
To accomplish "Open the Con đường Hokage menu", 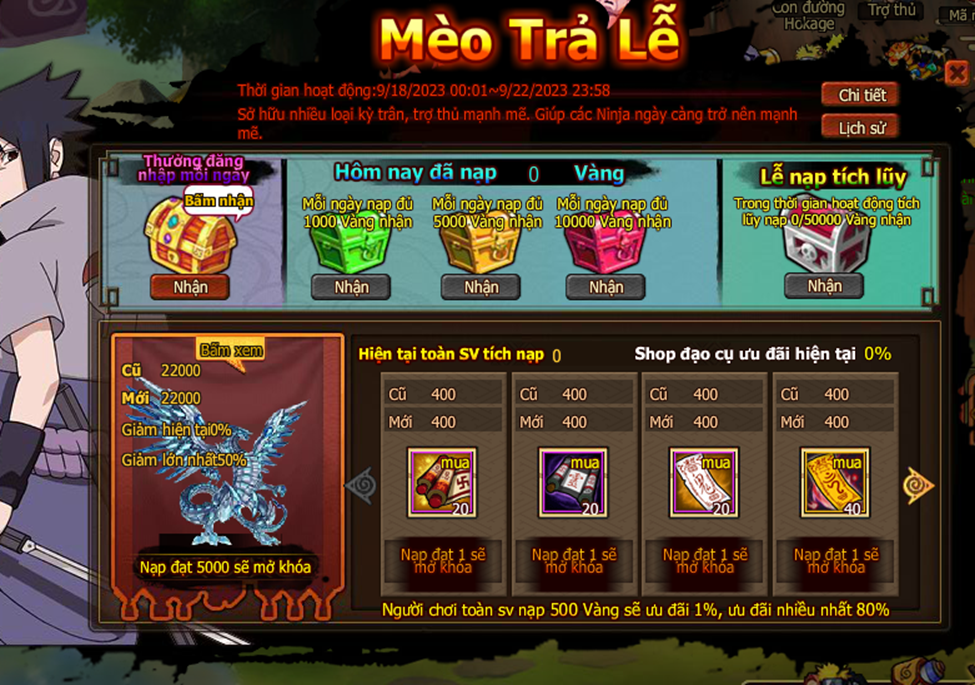I will click(808, 15).
